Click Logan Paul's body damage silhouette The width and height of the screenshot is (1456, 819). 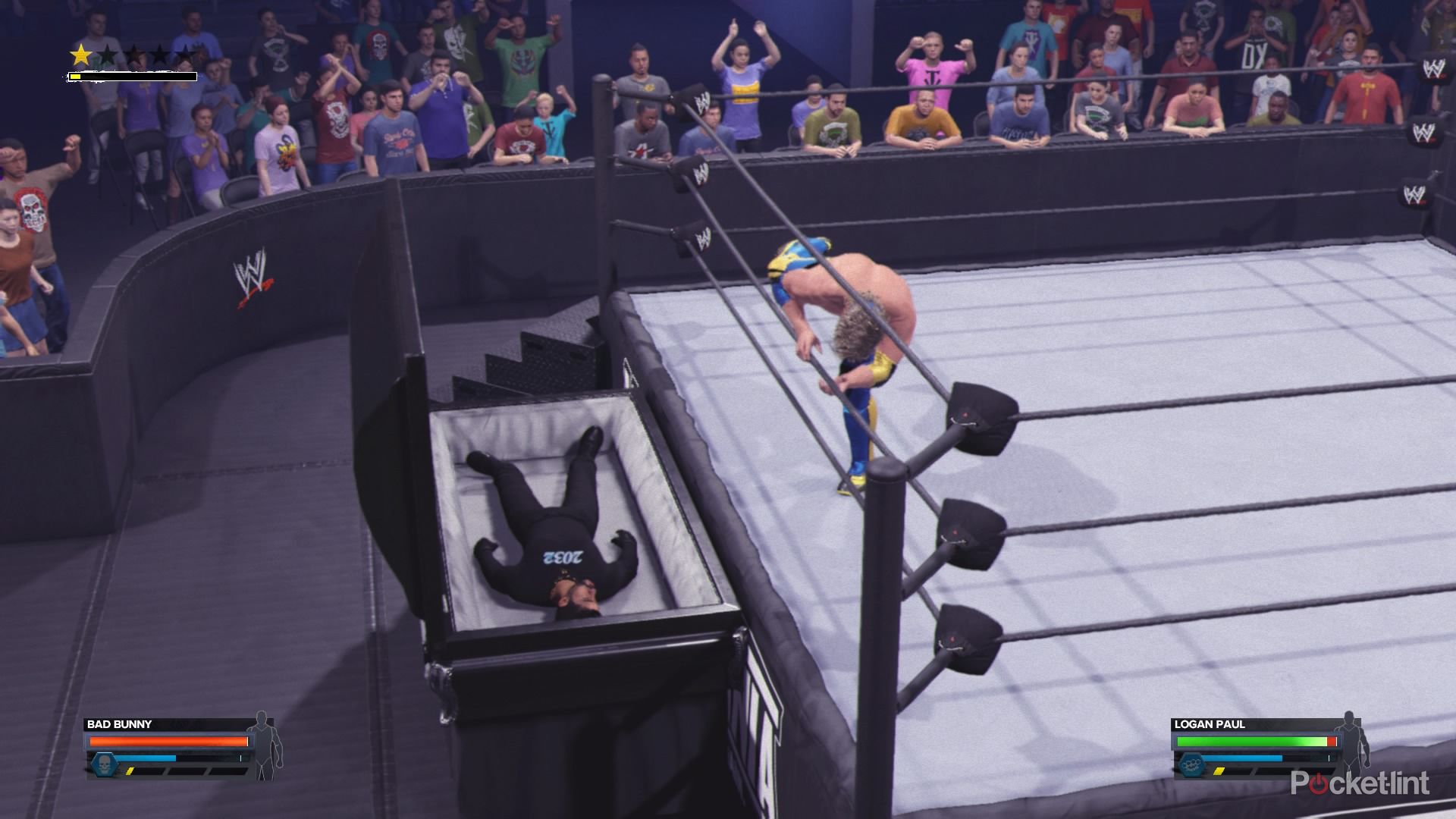1350,745
